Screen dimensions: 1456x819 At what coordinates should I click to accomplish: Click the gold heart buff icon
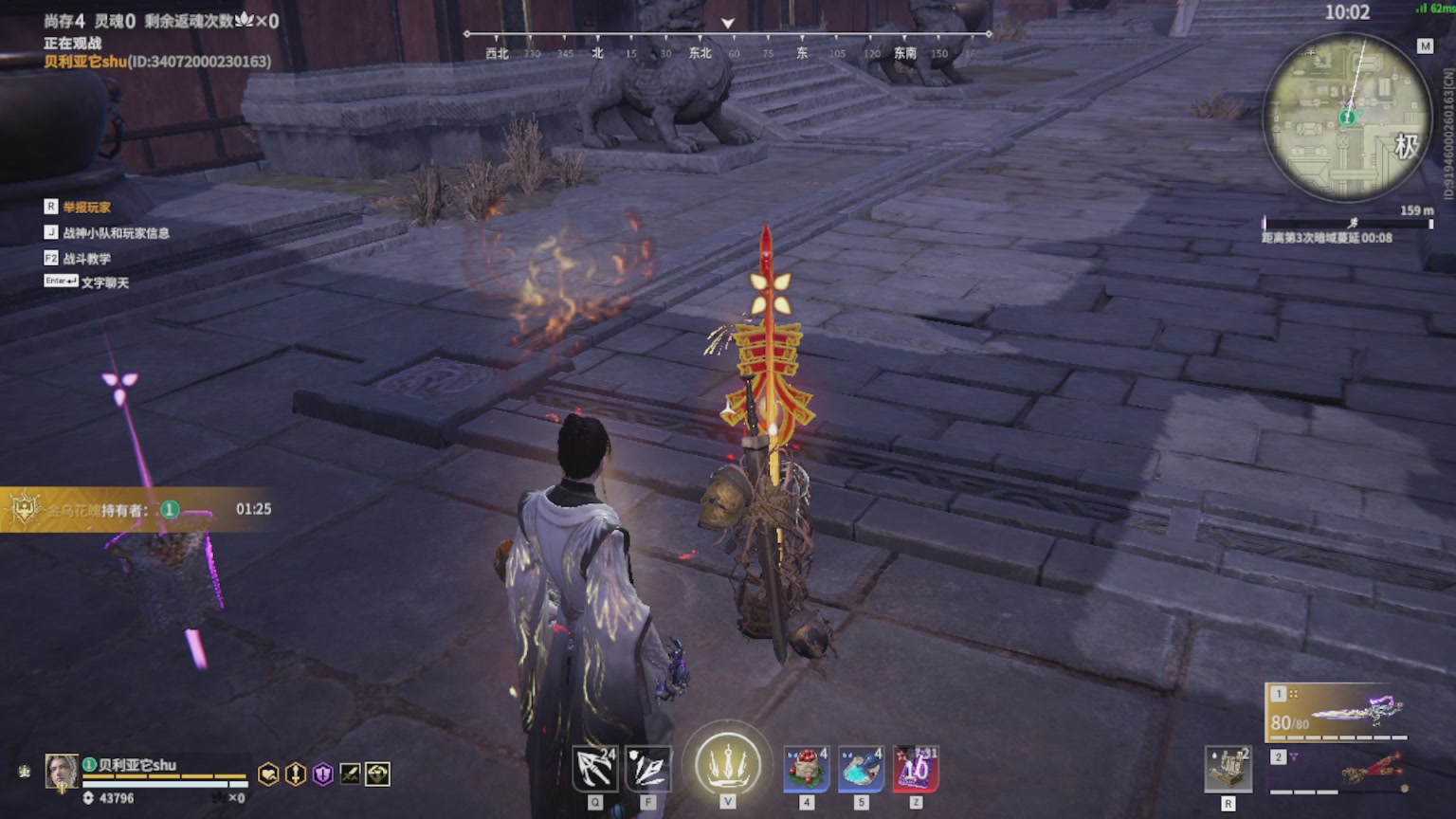click(269, 774)
